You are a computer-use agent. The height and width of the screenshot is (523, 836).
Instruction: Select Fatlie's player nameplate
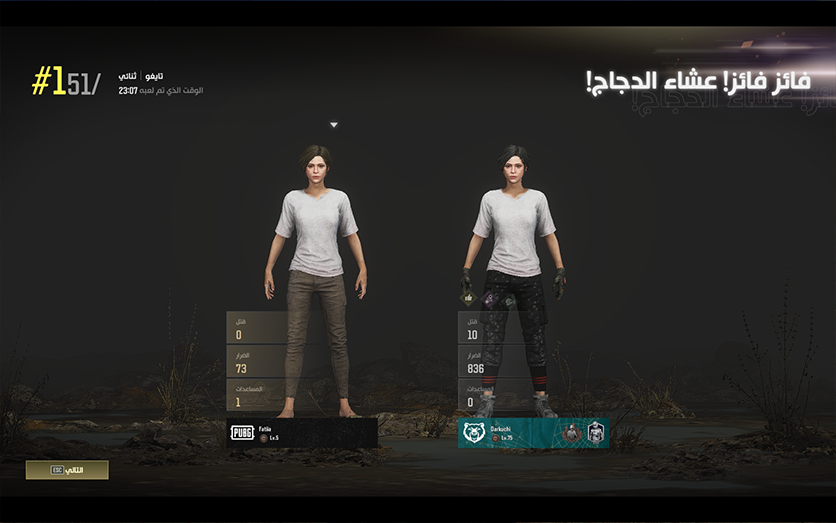pyautogui.click(x=303, y=433)
